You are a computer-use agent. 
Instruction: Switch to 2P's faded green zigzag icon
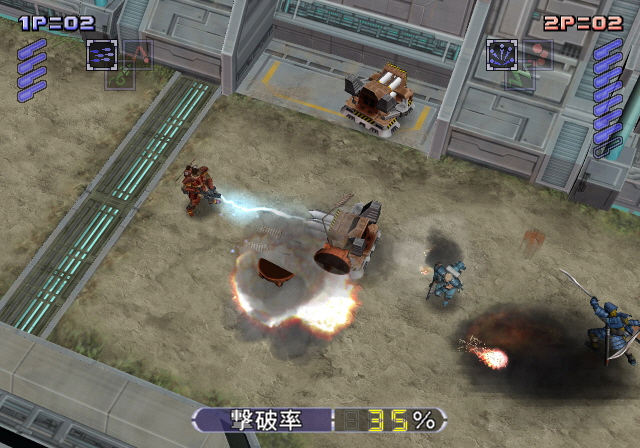(519, 76)
